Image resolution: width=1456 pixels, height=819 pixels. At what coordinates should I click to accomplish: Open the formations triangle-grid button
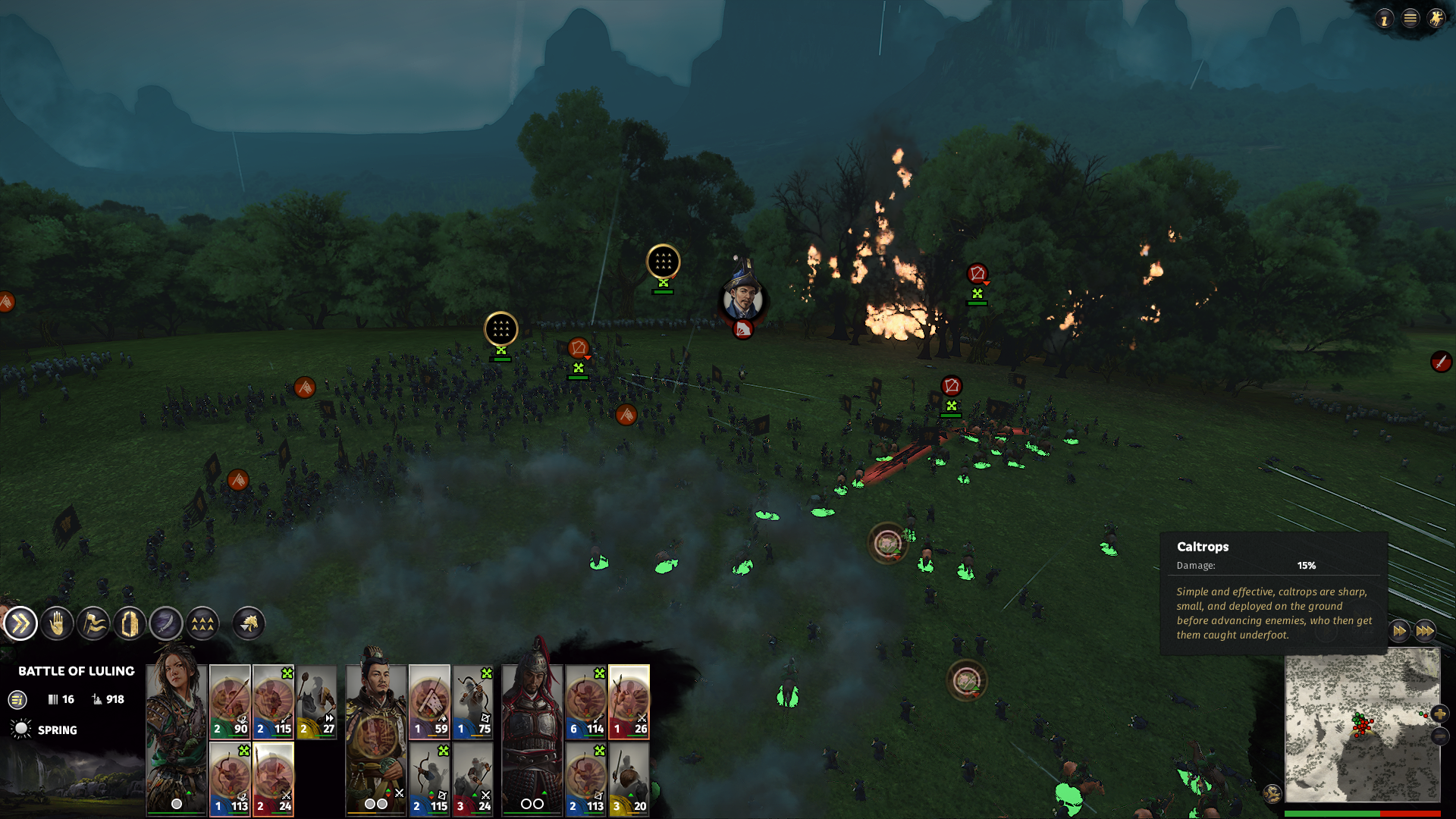coord(202,624)
